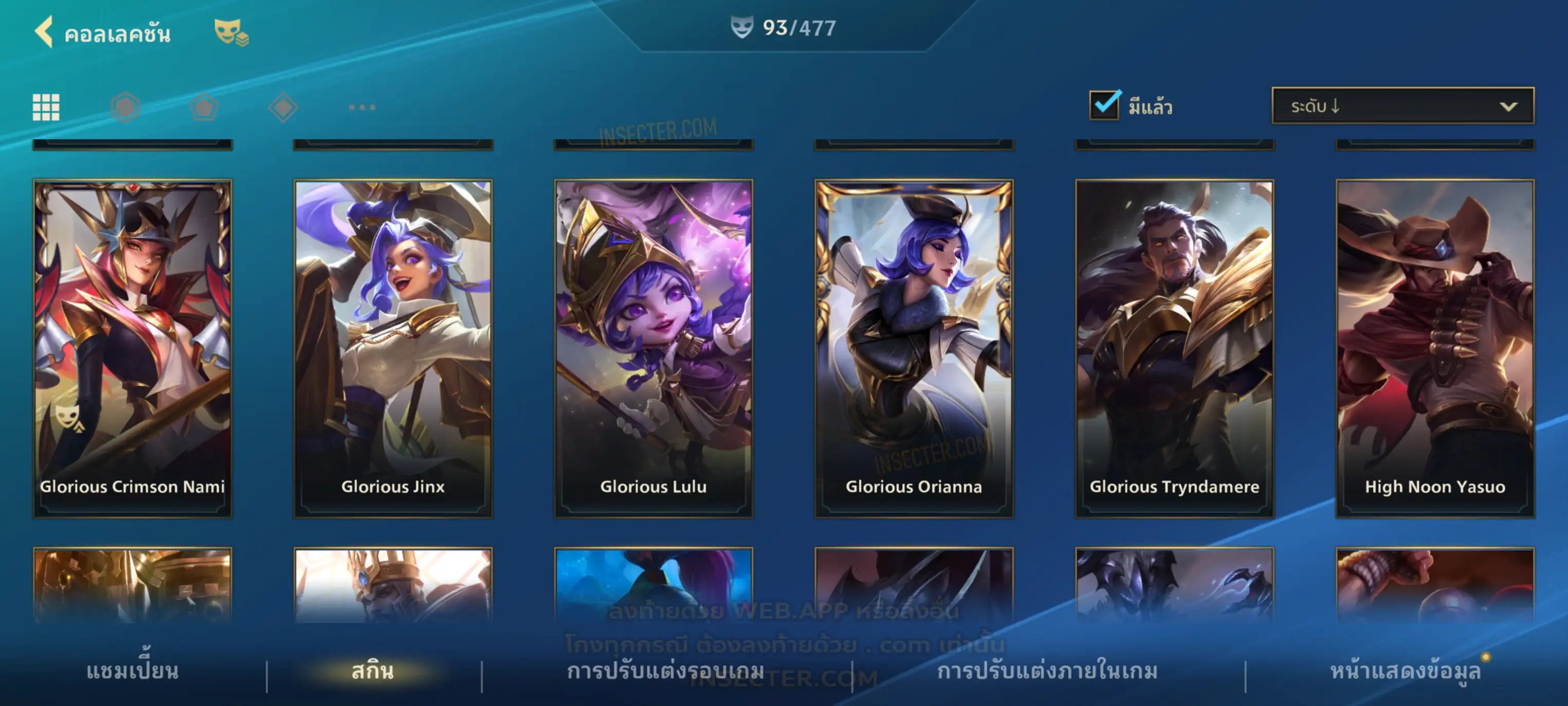Image resolution: width=1568 pixels, height=706 pixels.
Task: Choose the pentagon rarity filter
Action: (204, 107)
